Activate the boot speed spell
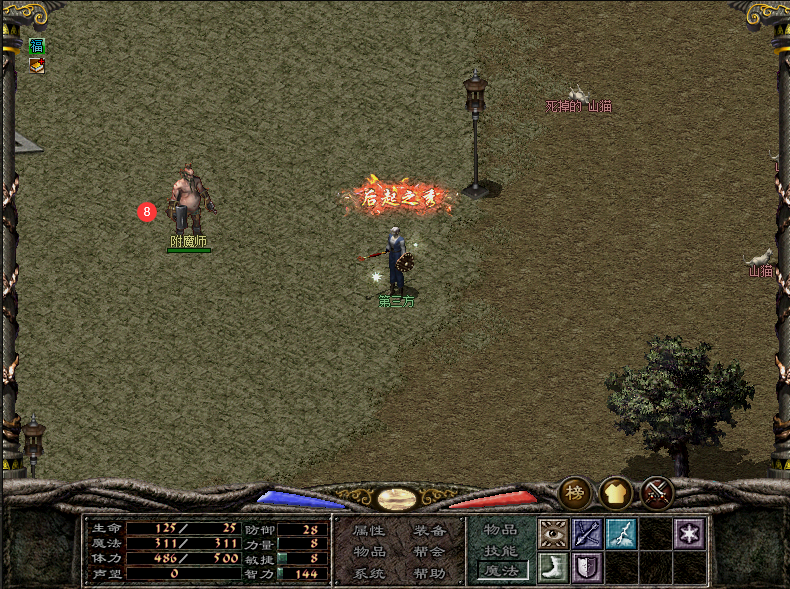Image resolution: width=790 pixels, height=589 pixels. click(x=553, y=567)
